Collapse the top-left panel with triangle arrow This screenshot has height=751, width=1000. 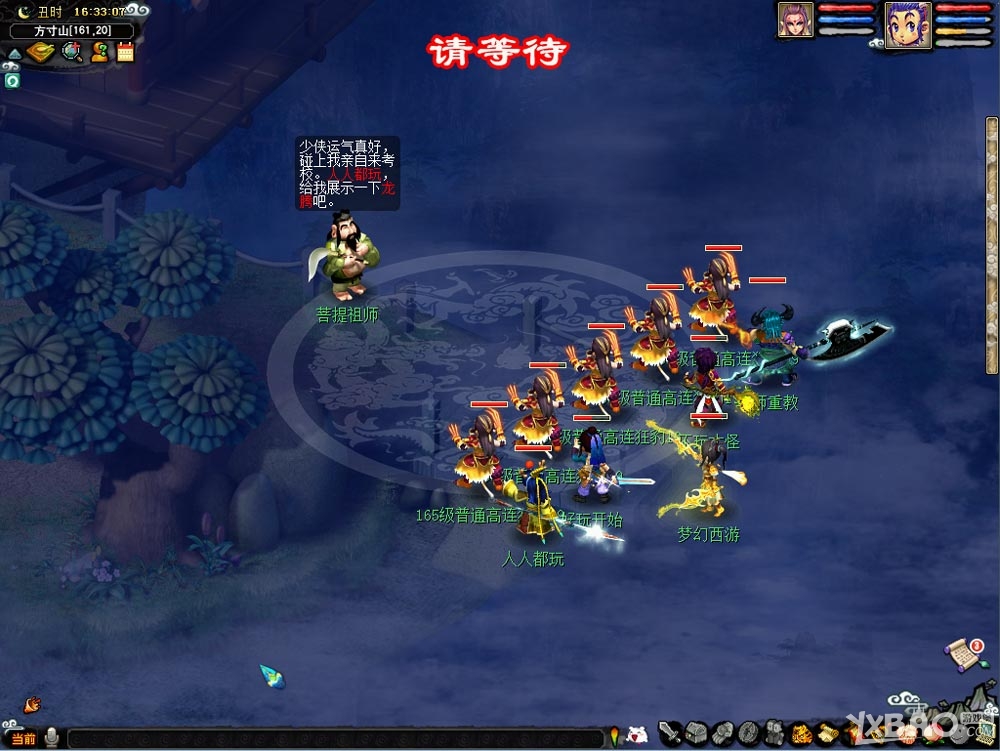point(13,53)
